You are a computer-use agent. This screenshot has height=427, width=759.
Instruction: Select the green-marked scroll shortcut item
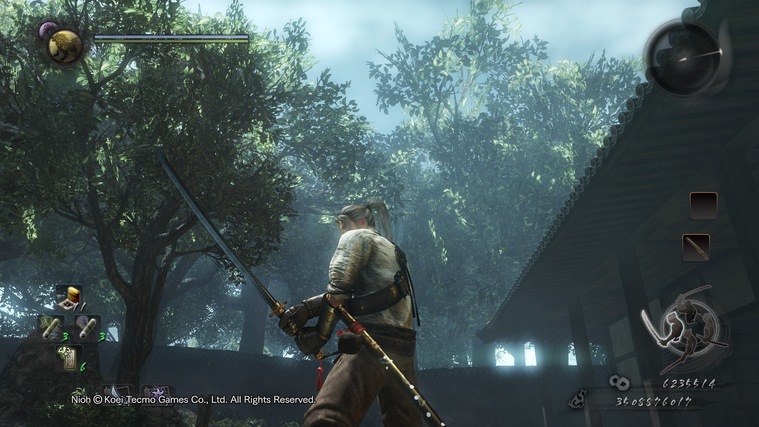(x=51, y=327)
